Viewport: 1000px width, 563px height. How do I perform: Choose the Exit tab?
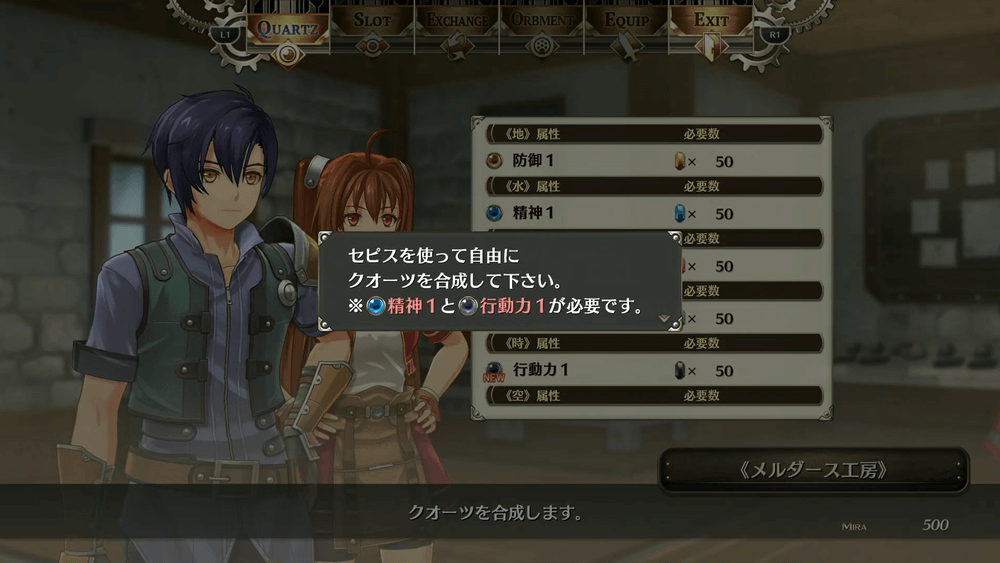pos(711,20)
